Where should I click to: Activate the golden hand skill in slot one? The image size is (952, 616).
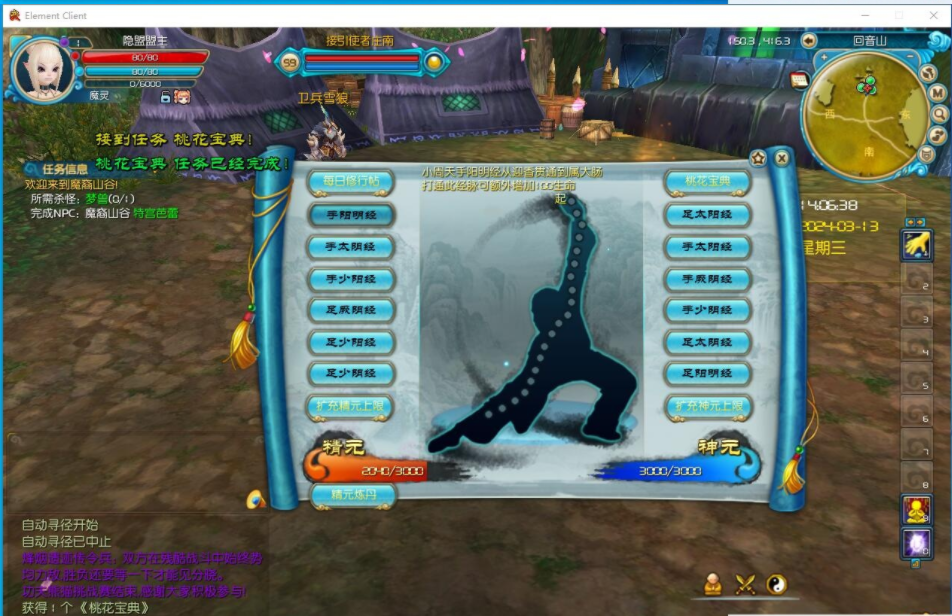click(x=916, y=244)
